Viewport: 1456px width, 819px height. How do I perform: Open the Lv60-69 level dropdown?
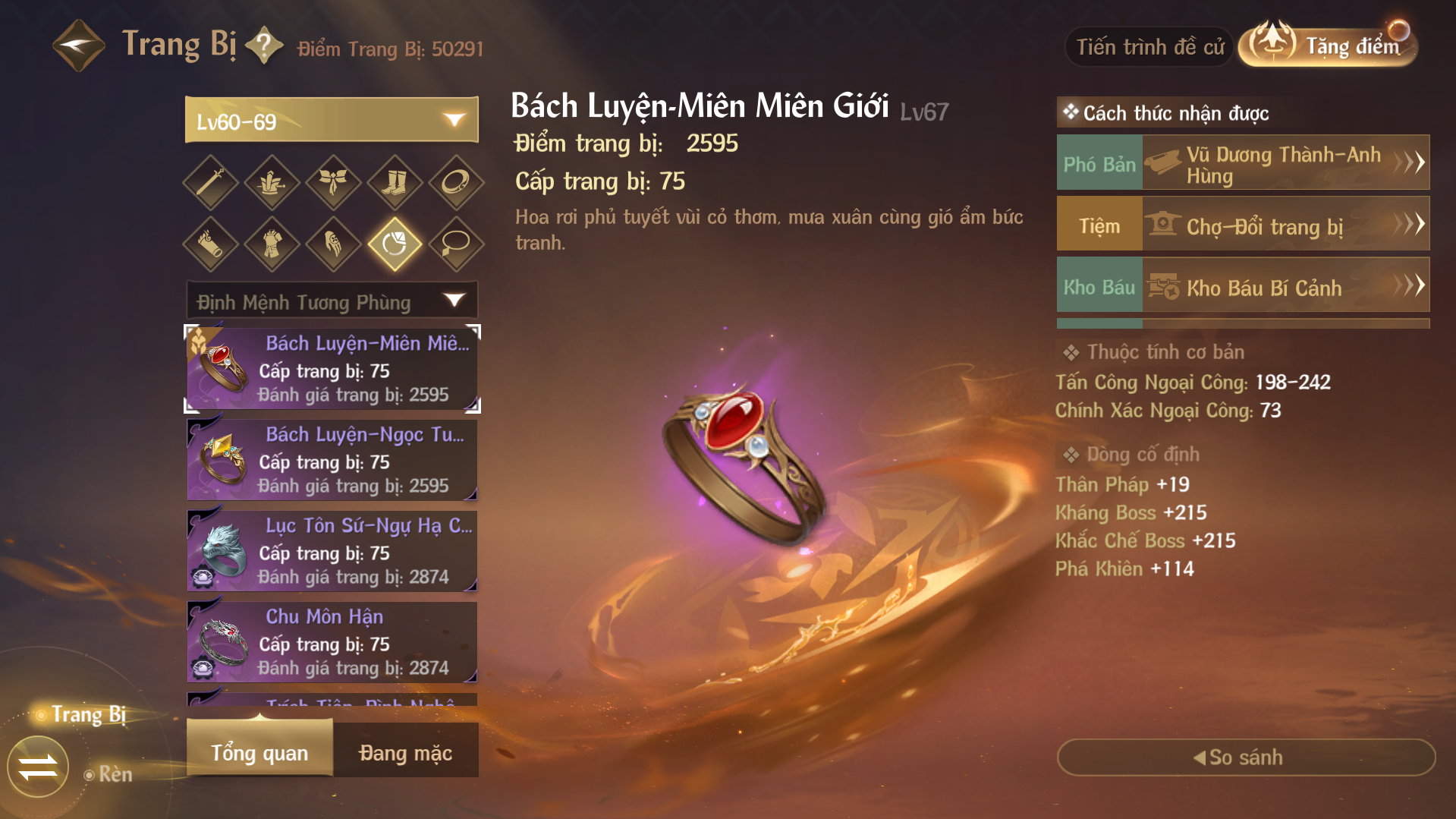332,120
